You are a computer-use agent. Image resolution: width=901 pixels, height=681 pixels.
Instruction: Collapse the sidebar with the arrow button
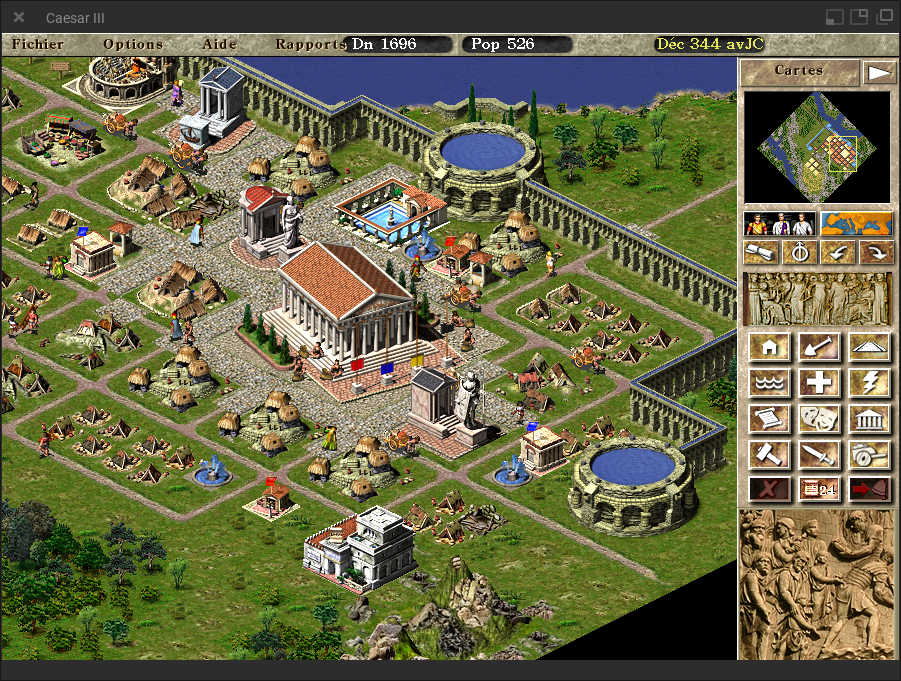878,72
